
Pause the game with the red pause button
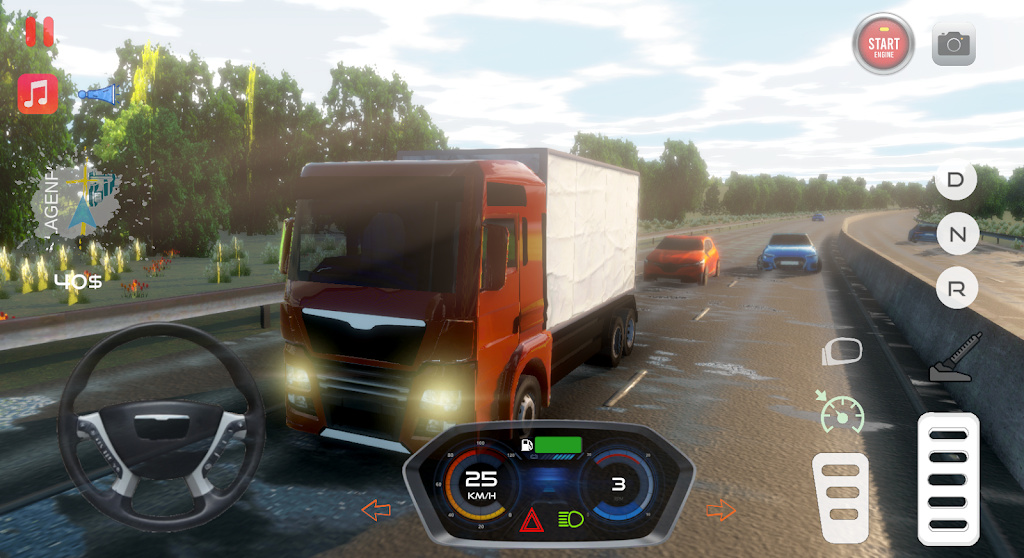tap(39, 31)
